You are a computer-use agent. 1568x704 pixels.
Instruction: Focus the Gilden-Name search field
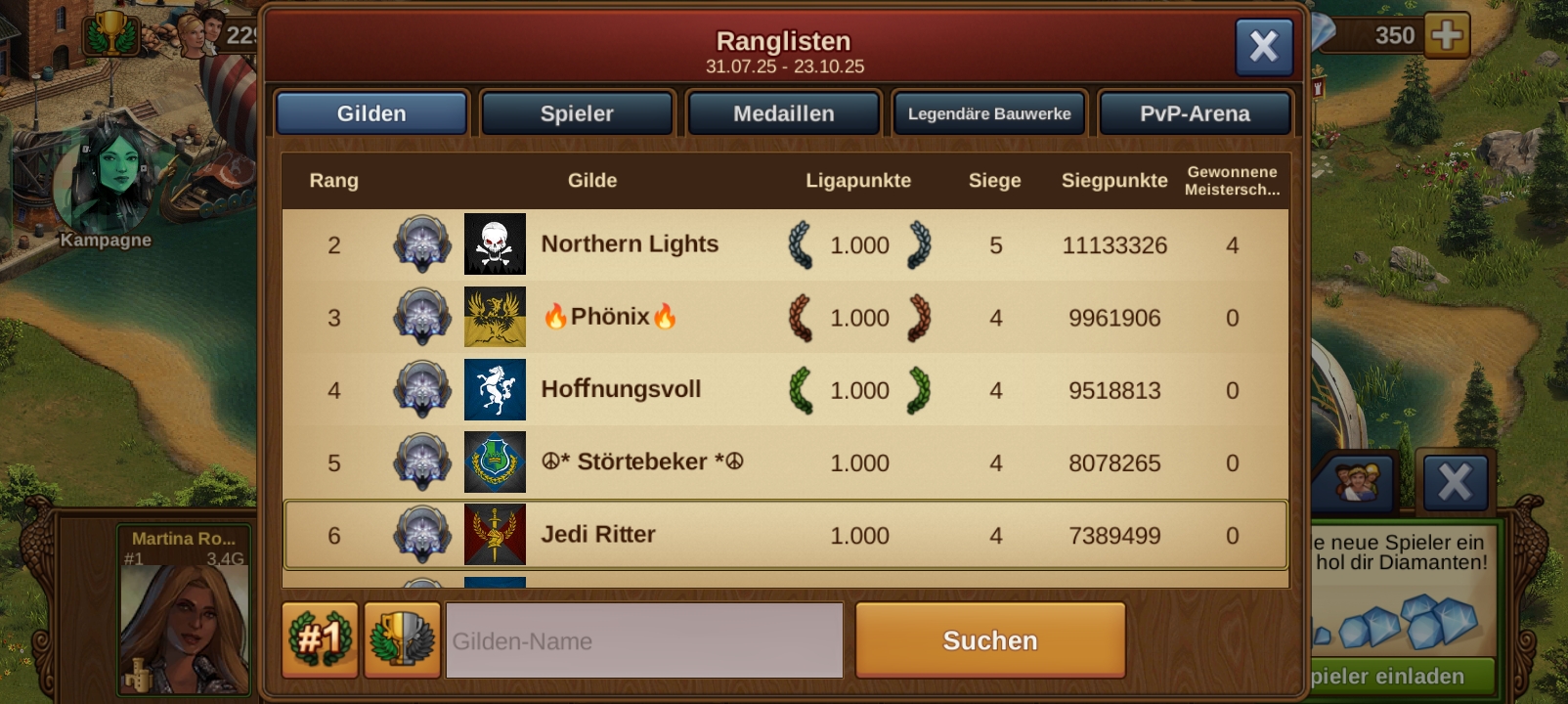(644, 640)
